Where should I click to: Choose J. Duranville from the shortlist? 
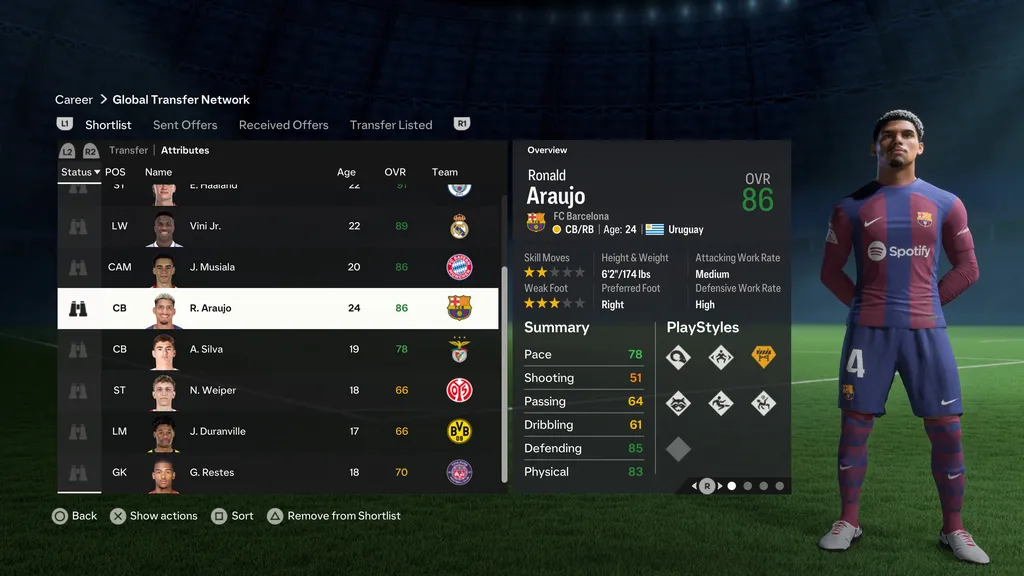point(278,431)
